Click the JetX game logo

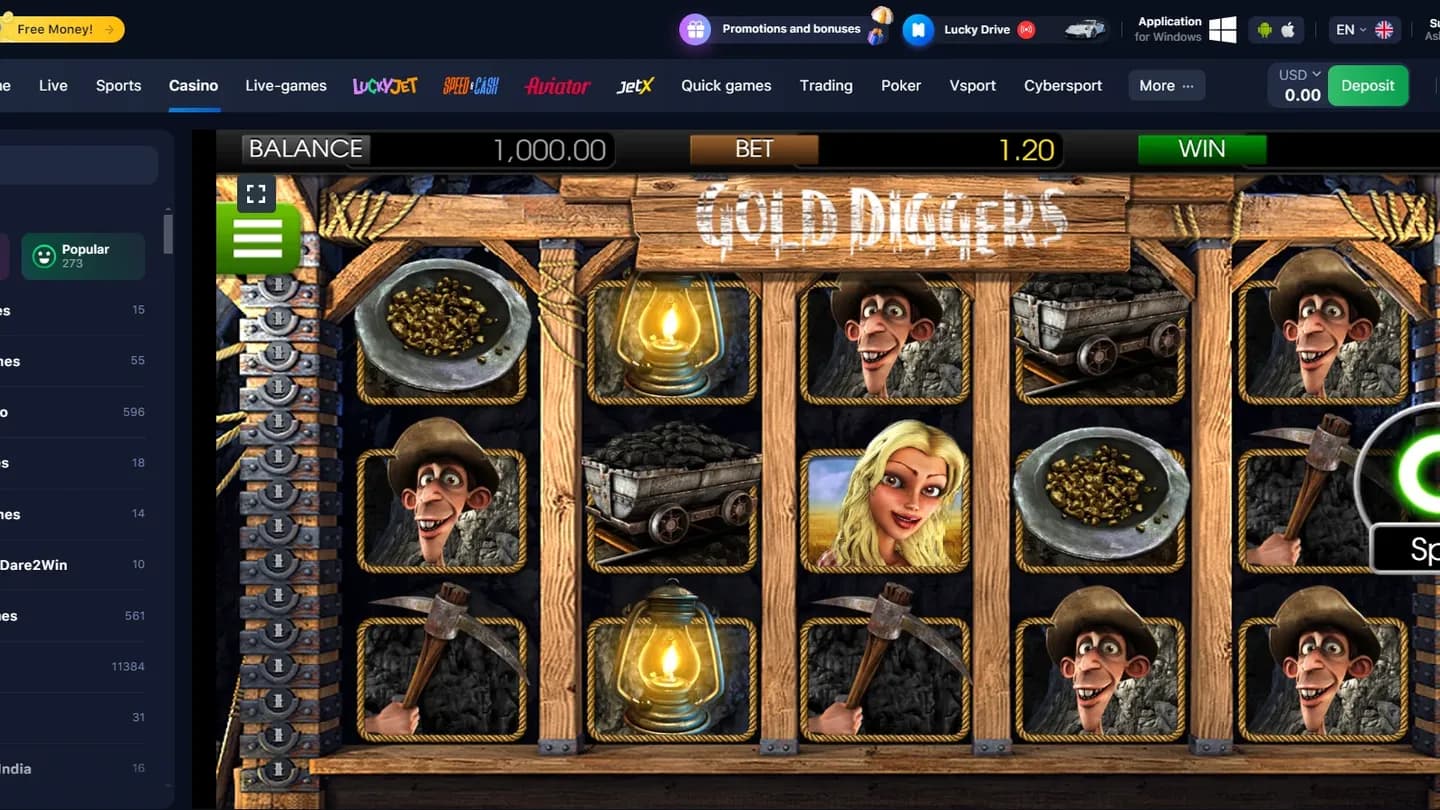pyautogui.click(x=634, y=86)
